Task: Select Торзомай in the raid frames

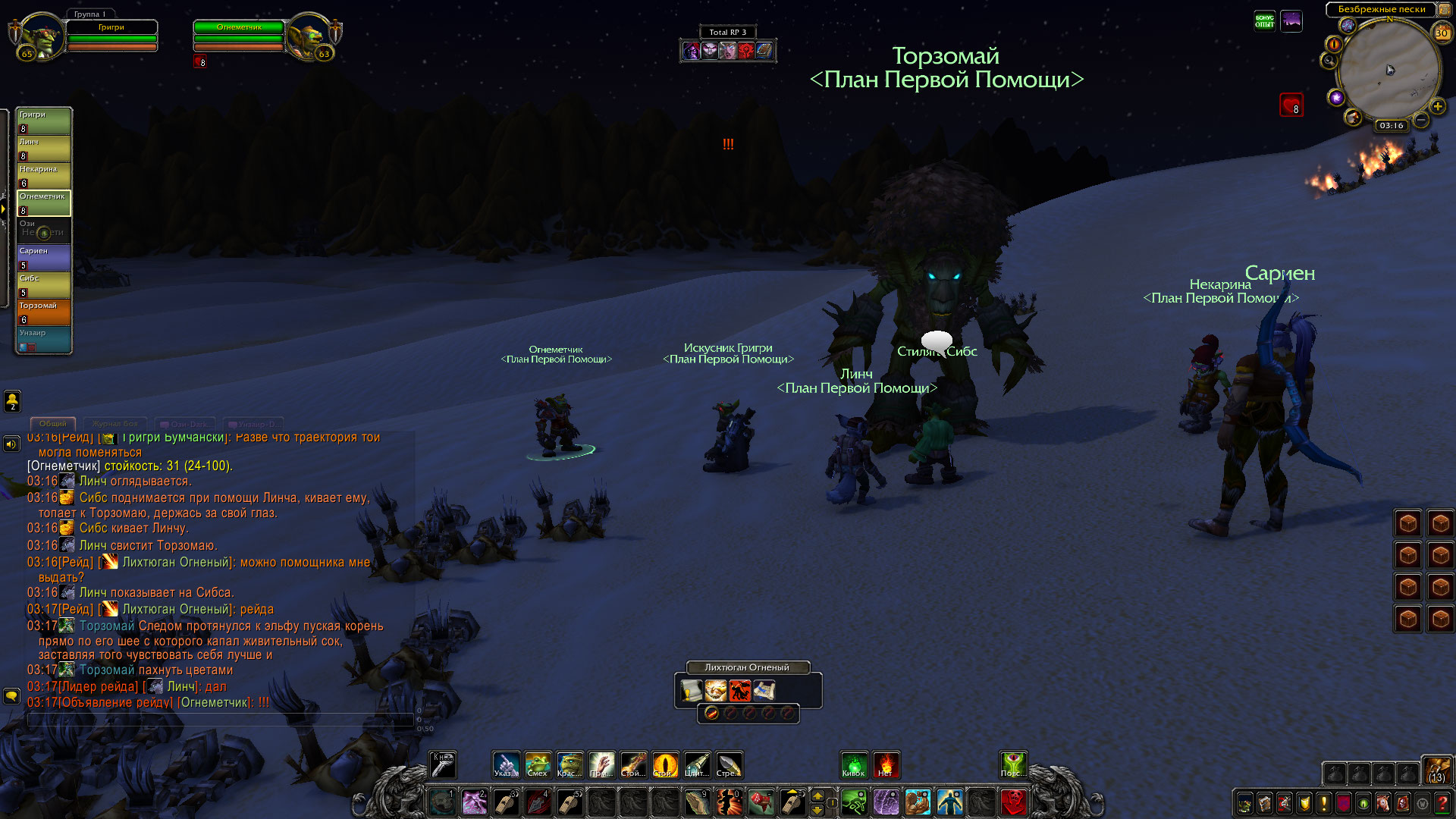Action: [x=44, y=312]
